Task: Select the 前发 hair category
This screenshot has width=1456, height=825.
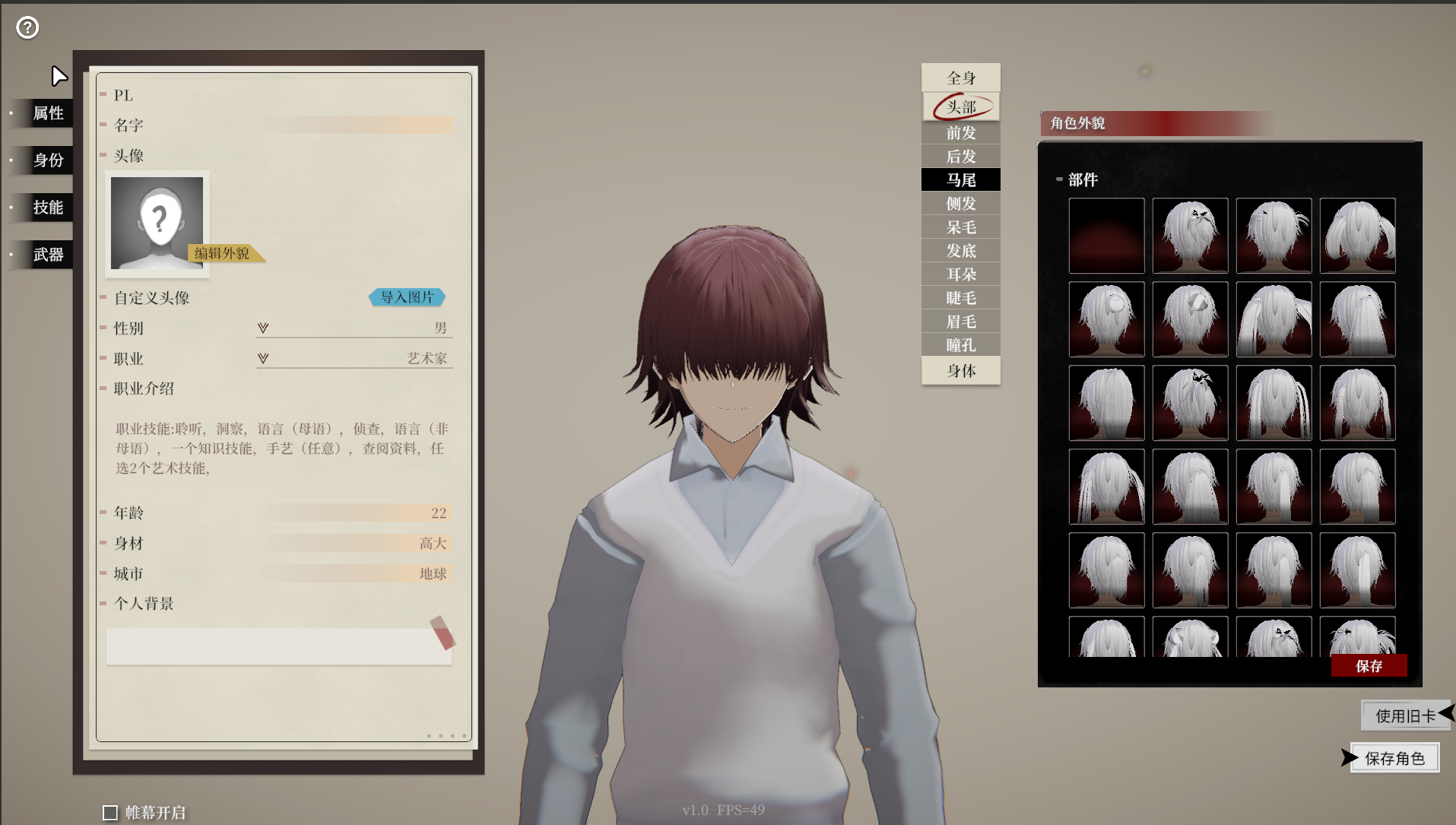Action: 960,132
